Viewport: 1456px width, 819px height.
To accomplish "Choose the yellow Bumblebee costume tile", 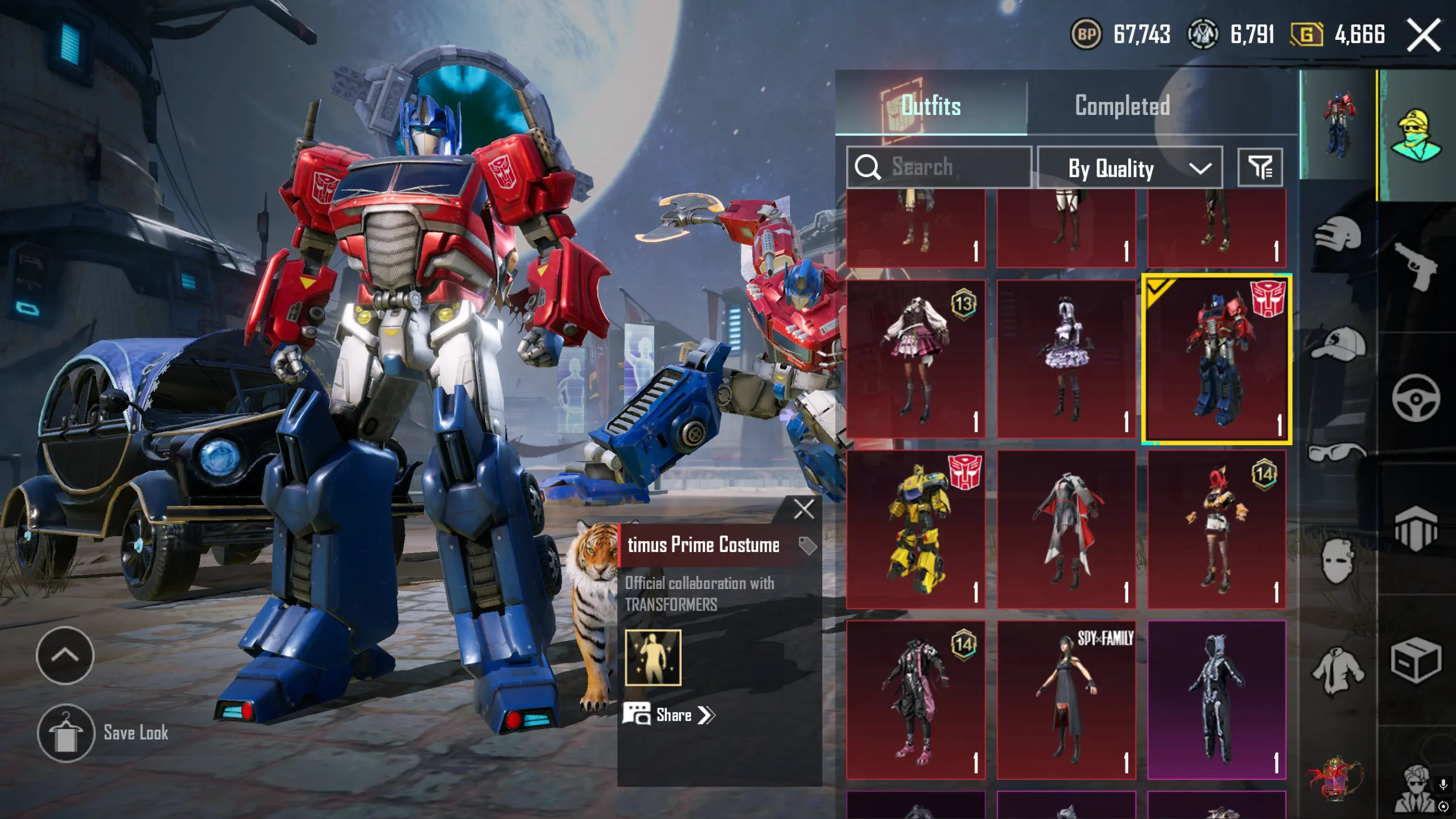I will click(x=915, y=529).
